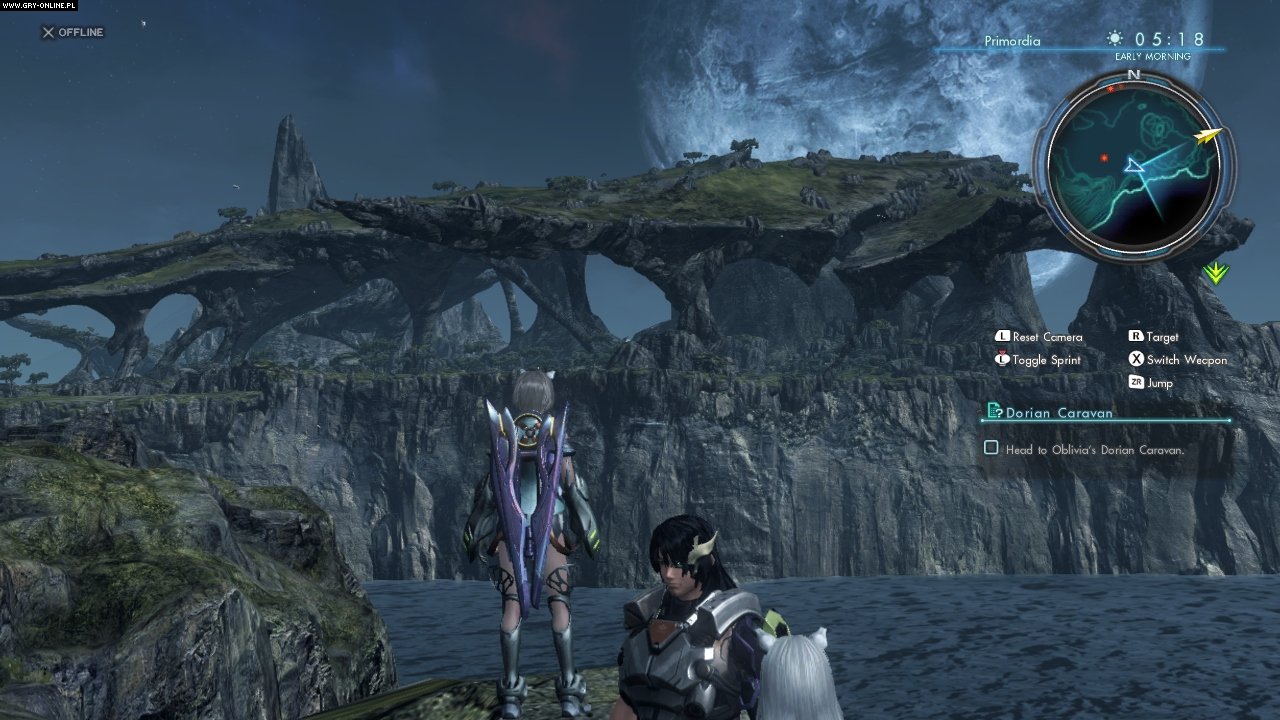Open the circular minimap
This screenshot has width=1280, height=720.
(1133, 166)
